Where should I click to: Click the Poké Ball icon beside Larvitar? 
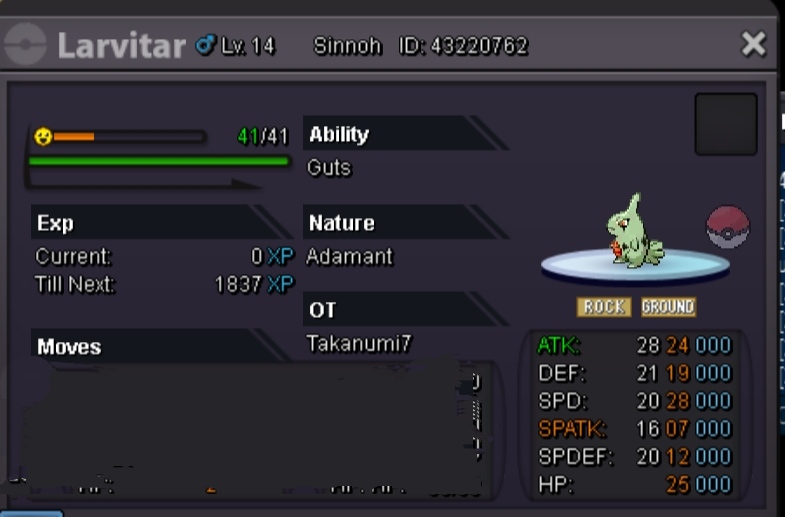(x=727, y=228)
